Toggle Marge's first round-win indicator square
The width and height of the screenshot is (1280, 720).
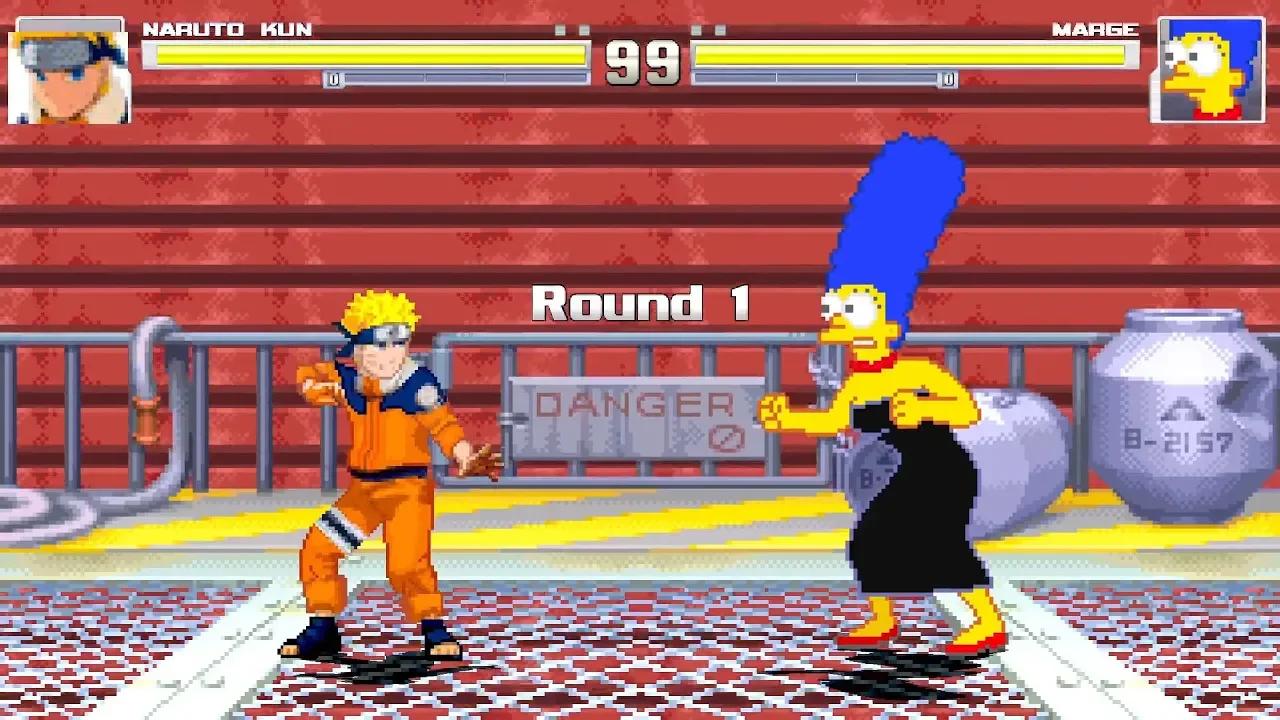click(694, 30)
